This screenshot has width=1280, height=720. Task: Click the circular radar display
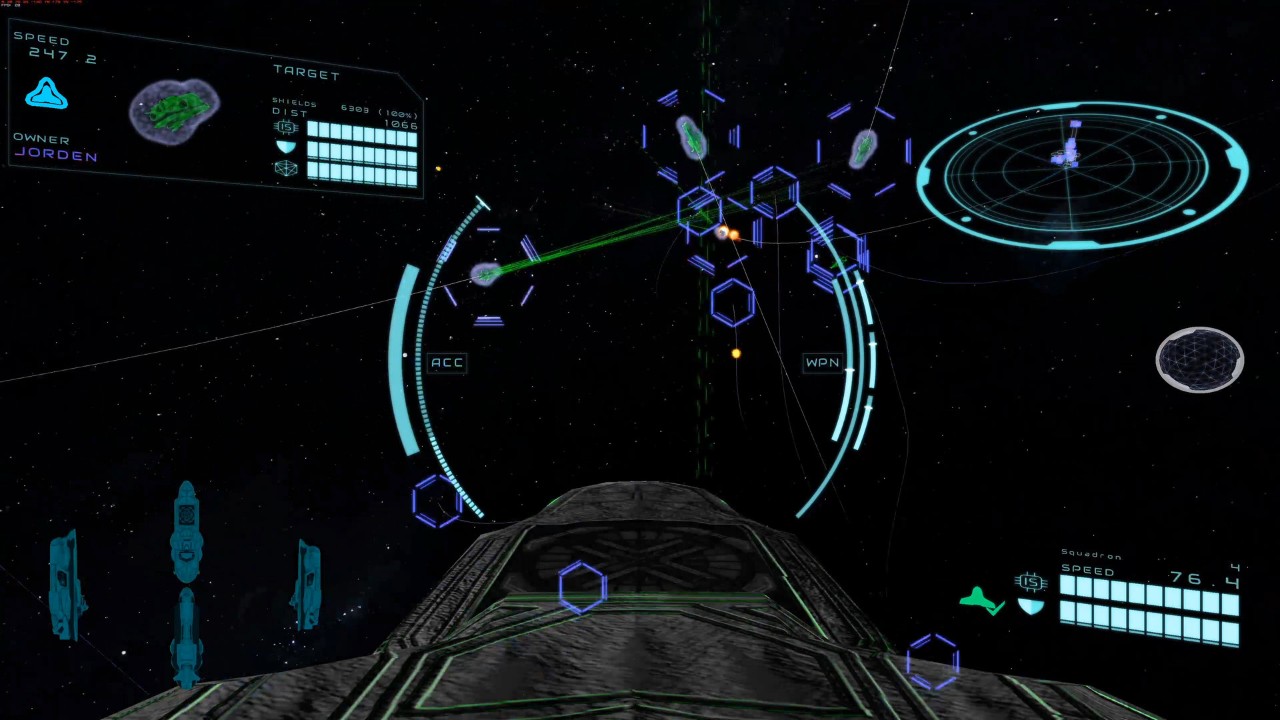click(1081, 175)
